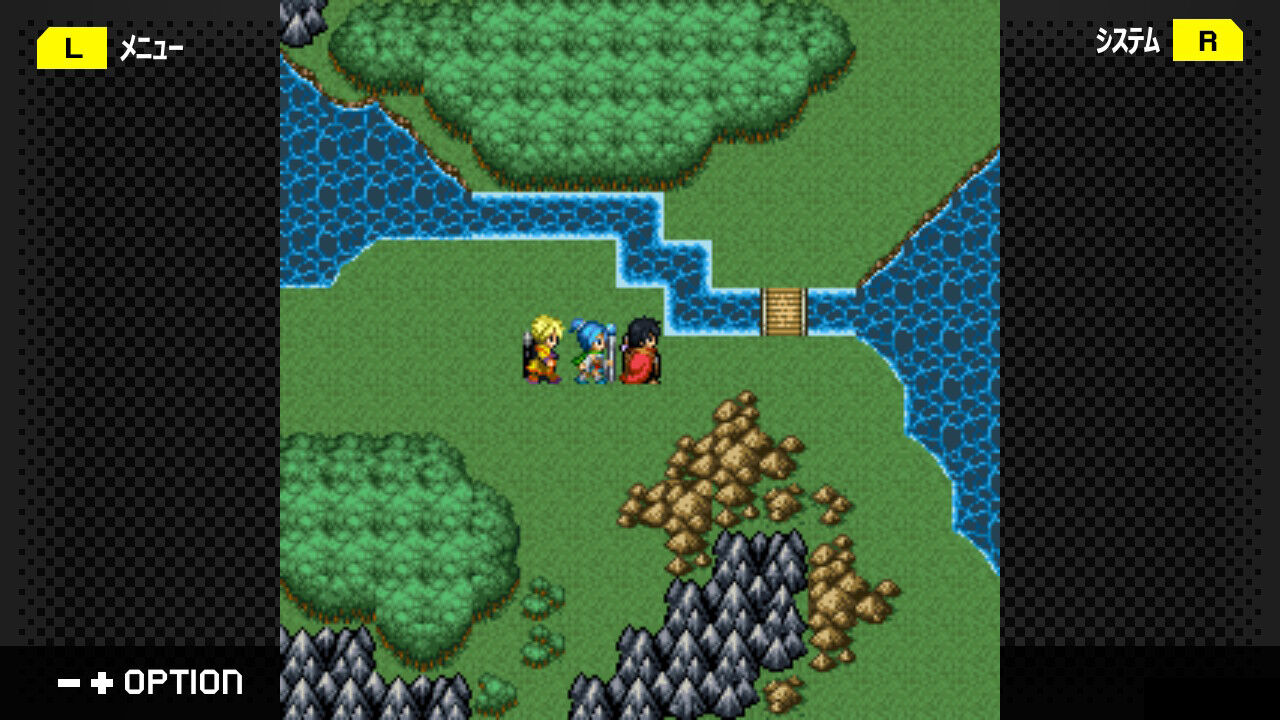Select the メニュー (Menu) label
Viewport: 1280px width, 720px height.
pyautogui.click(x=152, y=46)
